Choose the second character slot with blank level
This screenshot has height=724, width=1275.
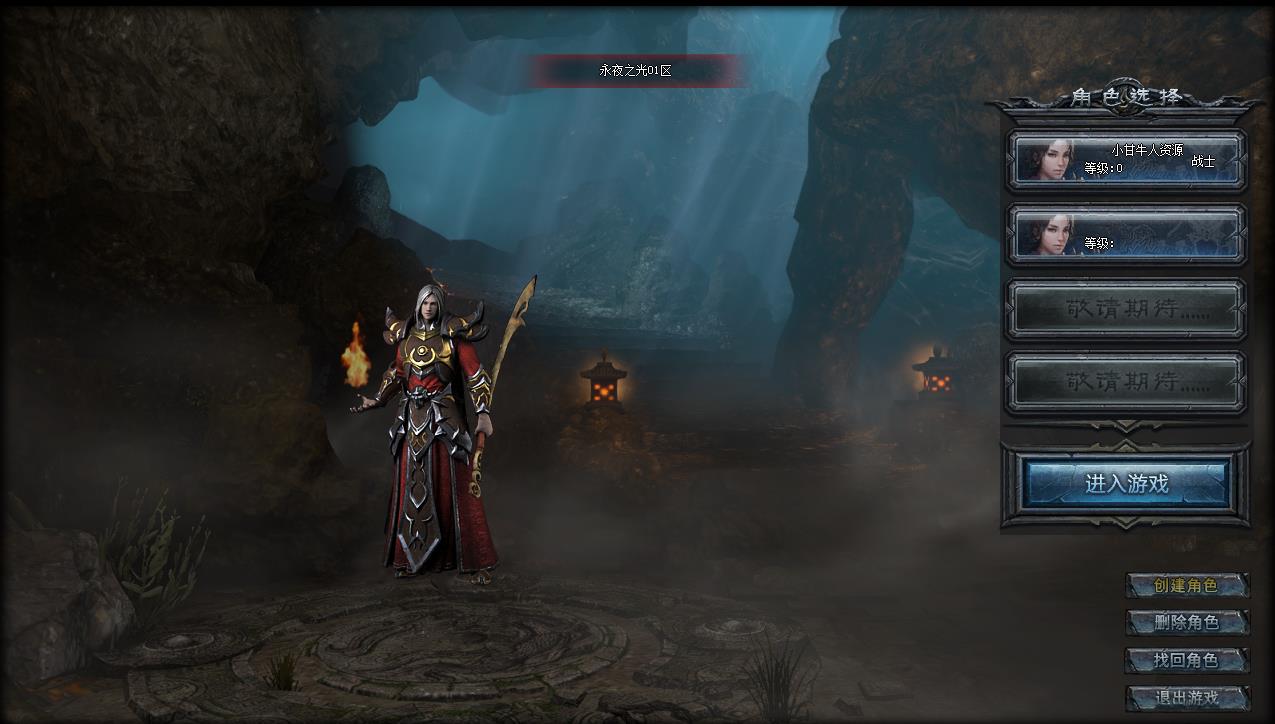1126,234
